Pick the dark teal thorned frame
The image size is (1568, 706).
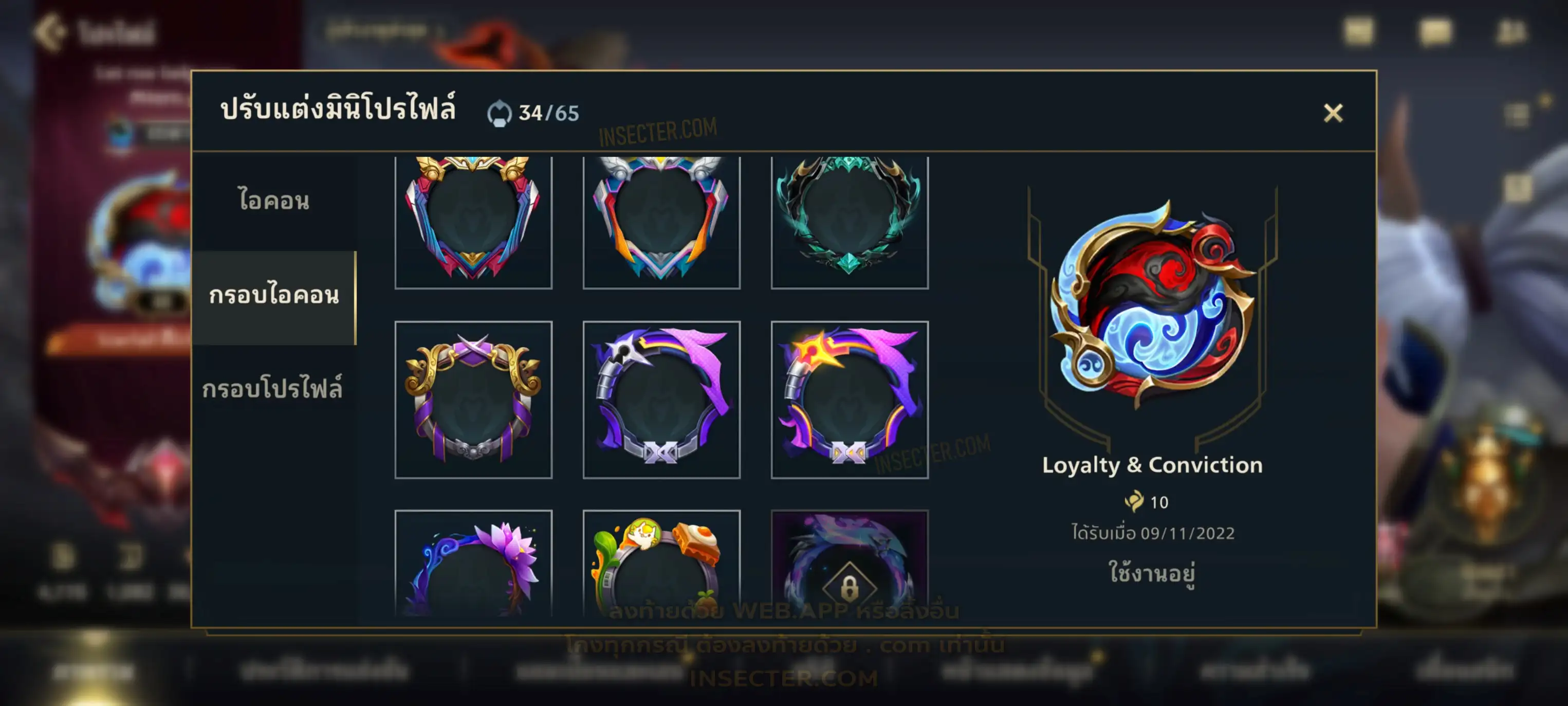pos(849,221)
